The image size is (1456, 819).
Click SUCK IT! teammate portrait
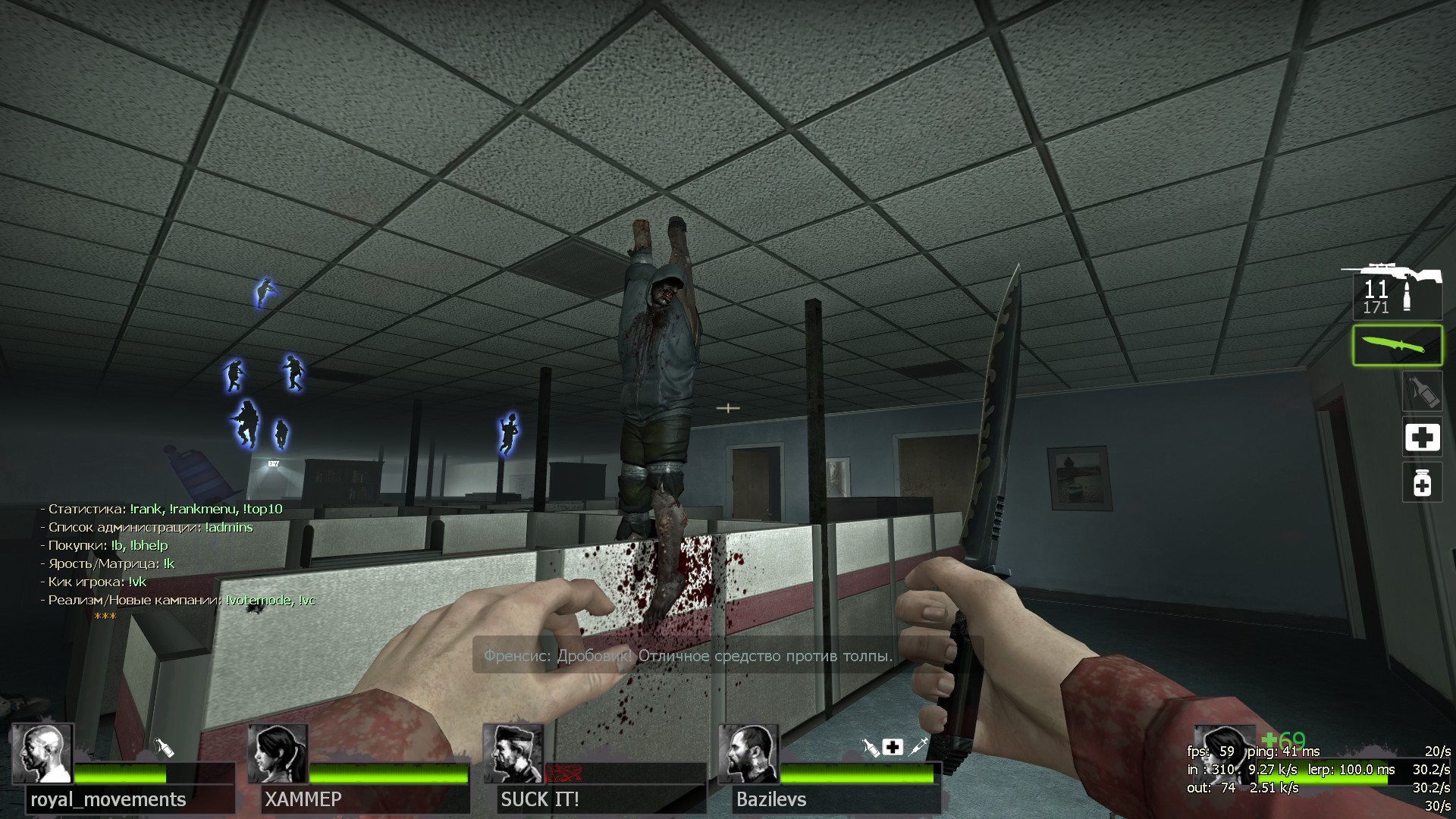pyautogui.click(x=513, y=753)
